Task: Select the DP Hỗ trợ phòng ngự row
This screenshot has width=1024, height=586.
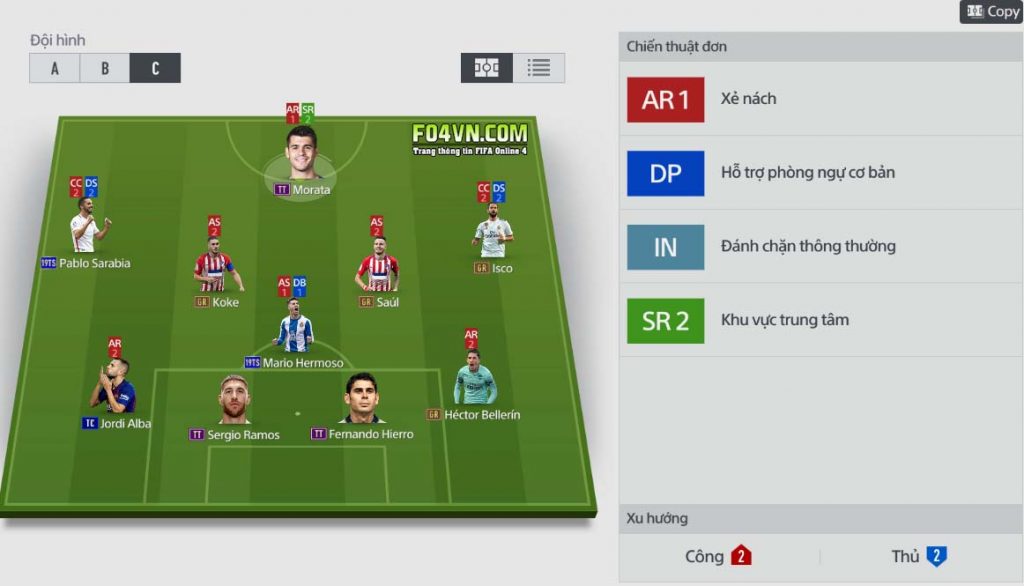Action: (x=820, y=173)
